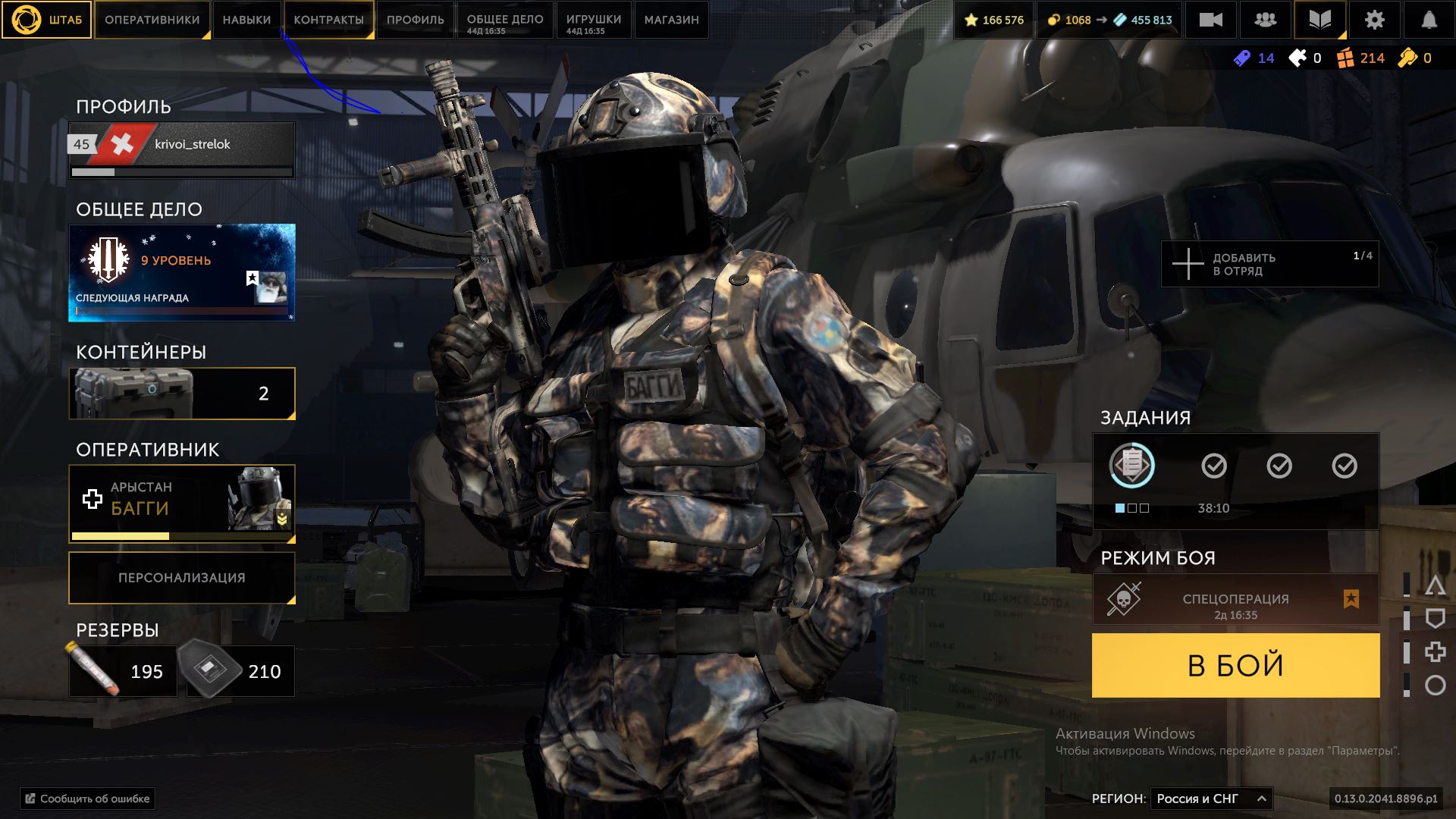The image size is (1456, 819).
Task: Expand the region dropdown Россия и СНГ
Action: 1211,799
